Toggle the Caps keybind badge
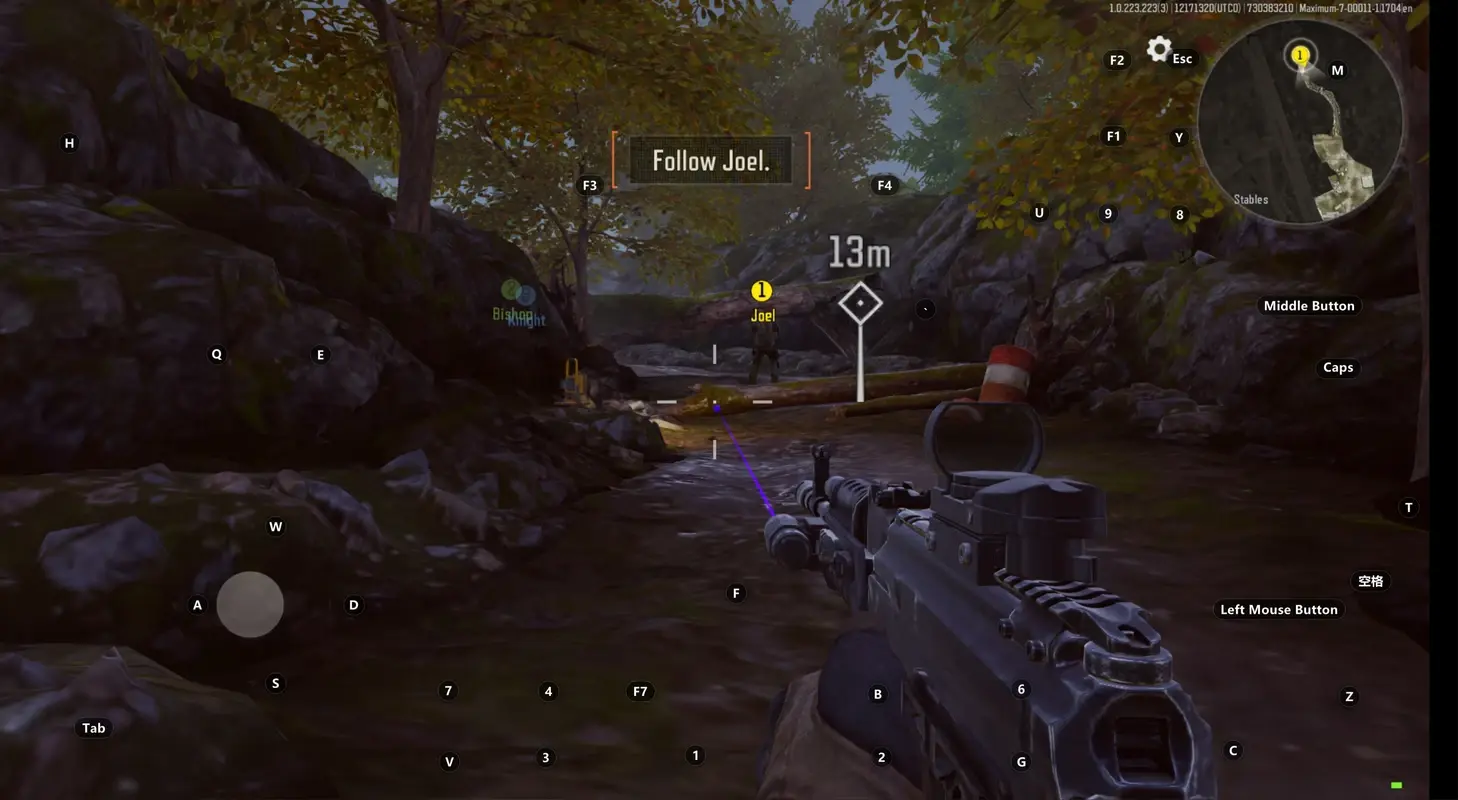The width and height of the screenshot is (1458, 800). tap(1338, 367)
